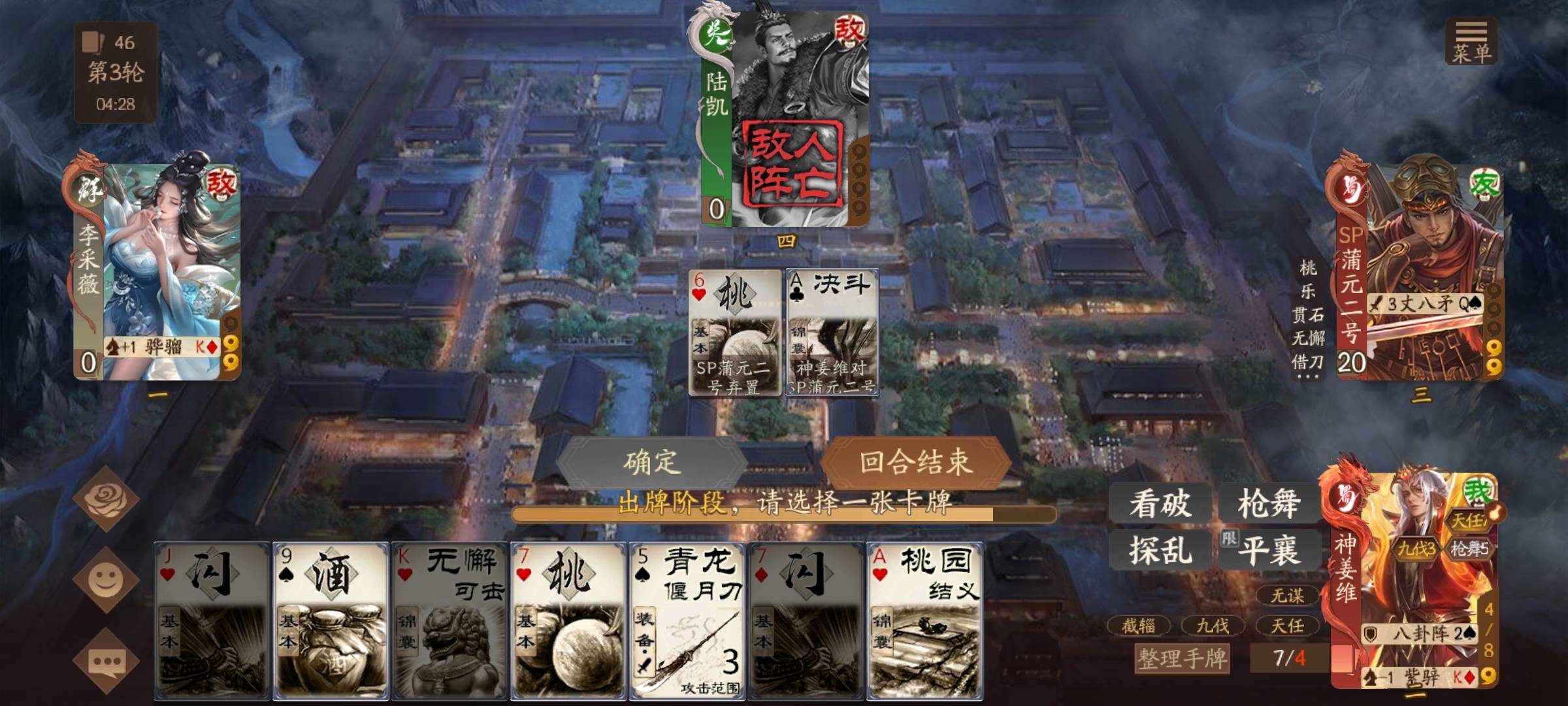The image size is (1568, 706).
Task: Choose the 青龙偃月刀 weapon card
Action: pos(687,621)
